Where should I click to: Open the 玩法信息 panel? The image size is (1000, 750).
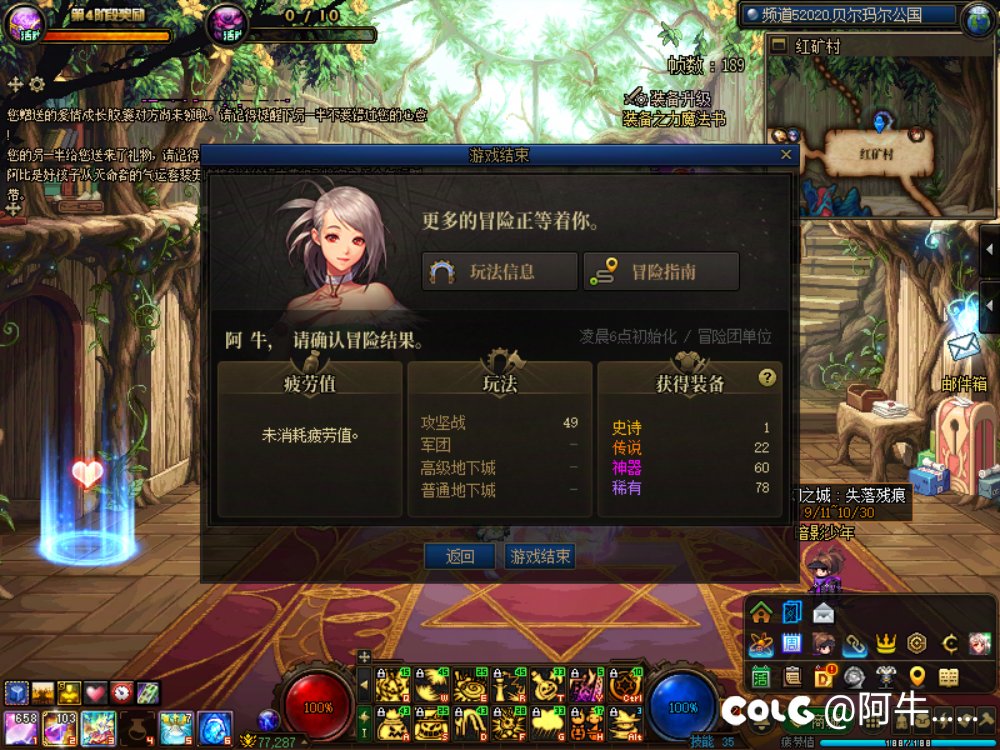(500, 271)
